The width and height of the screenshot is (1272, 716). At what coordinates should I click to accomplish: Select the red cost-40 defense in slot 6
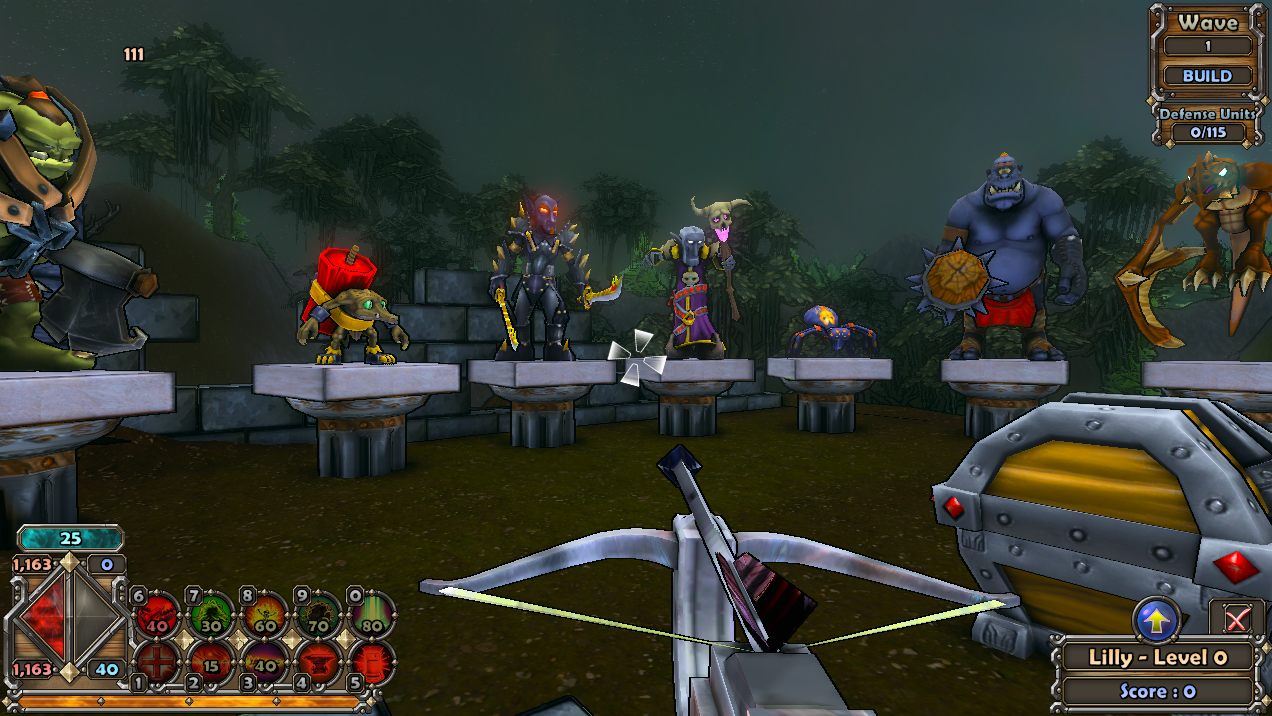(158, 614)
